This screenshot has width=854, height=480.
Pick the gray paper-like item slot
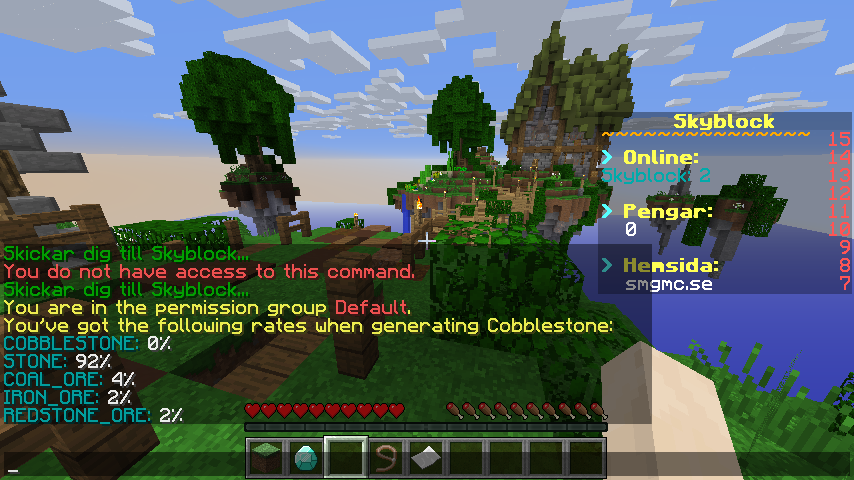coord(425,458)
